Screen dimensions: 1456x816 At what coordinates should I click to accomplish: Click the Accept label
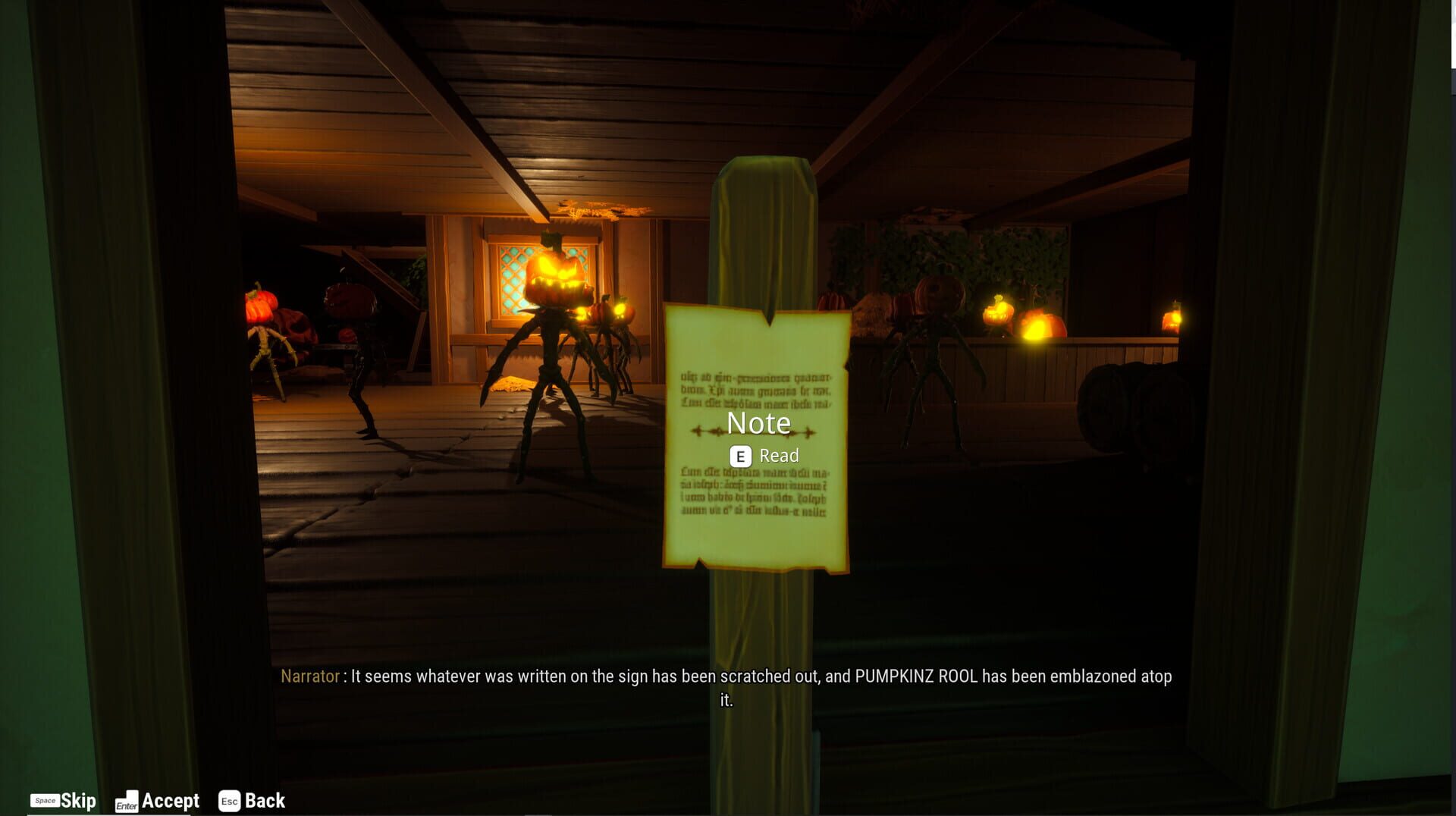tap(171, 801)
